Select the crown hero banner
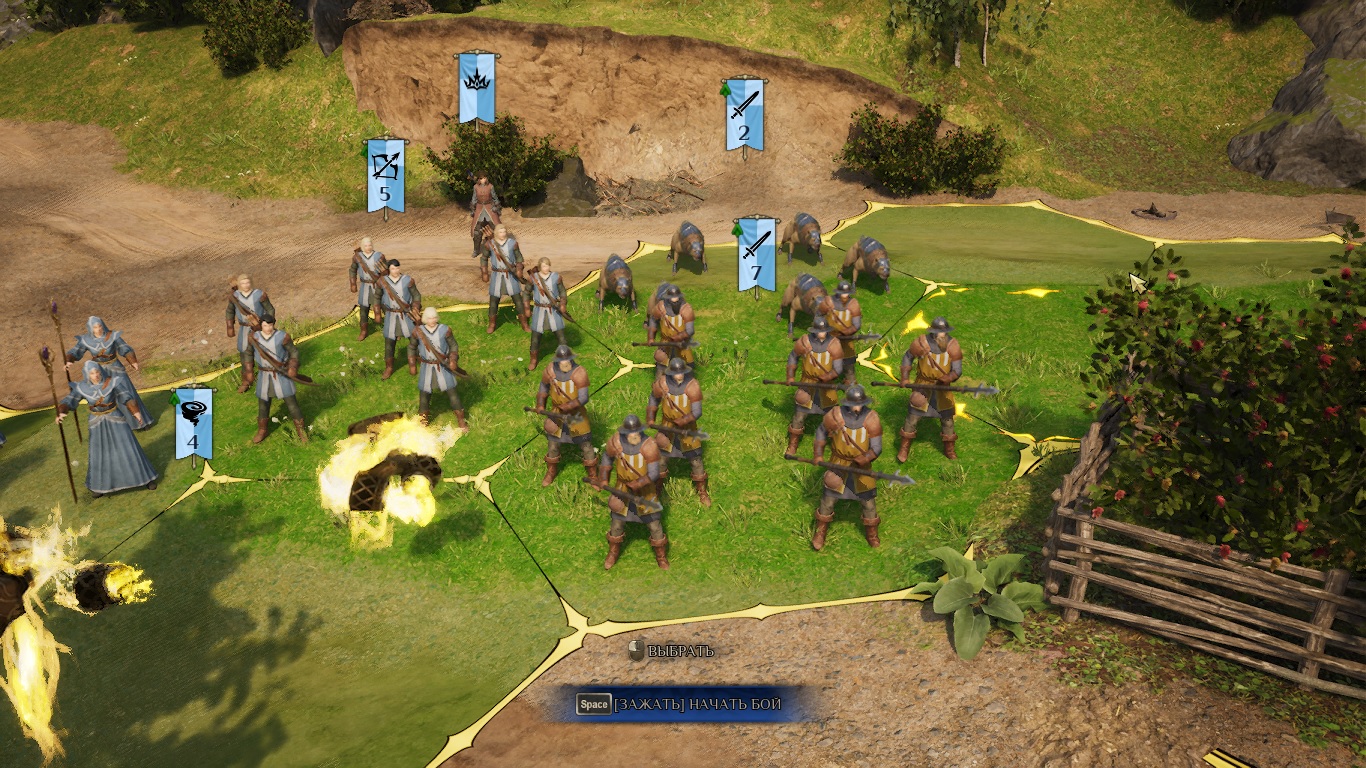This screenshot has width=1366, height=768. 477,87
